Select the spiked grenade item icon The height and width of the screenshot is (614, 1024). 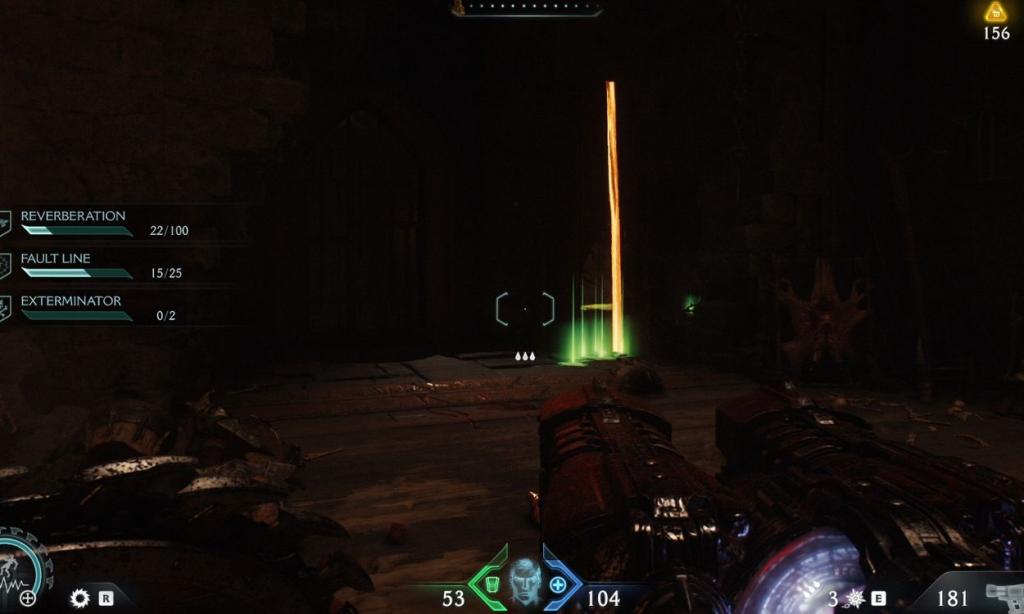tap(854, 598)
